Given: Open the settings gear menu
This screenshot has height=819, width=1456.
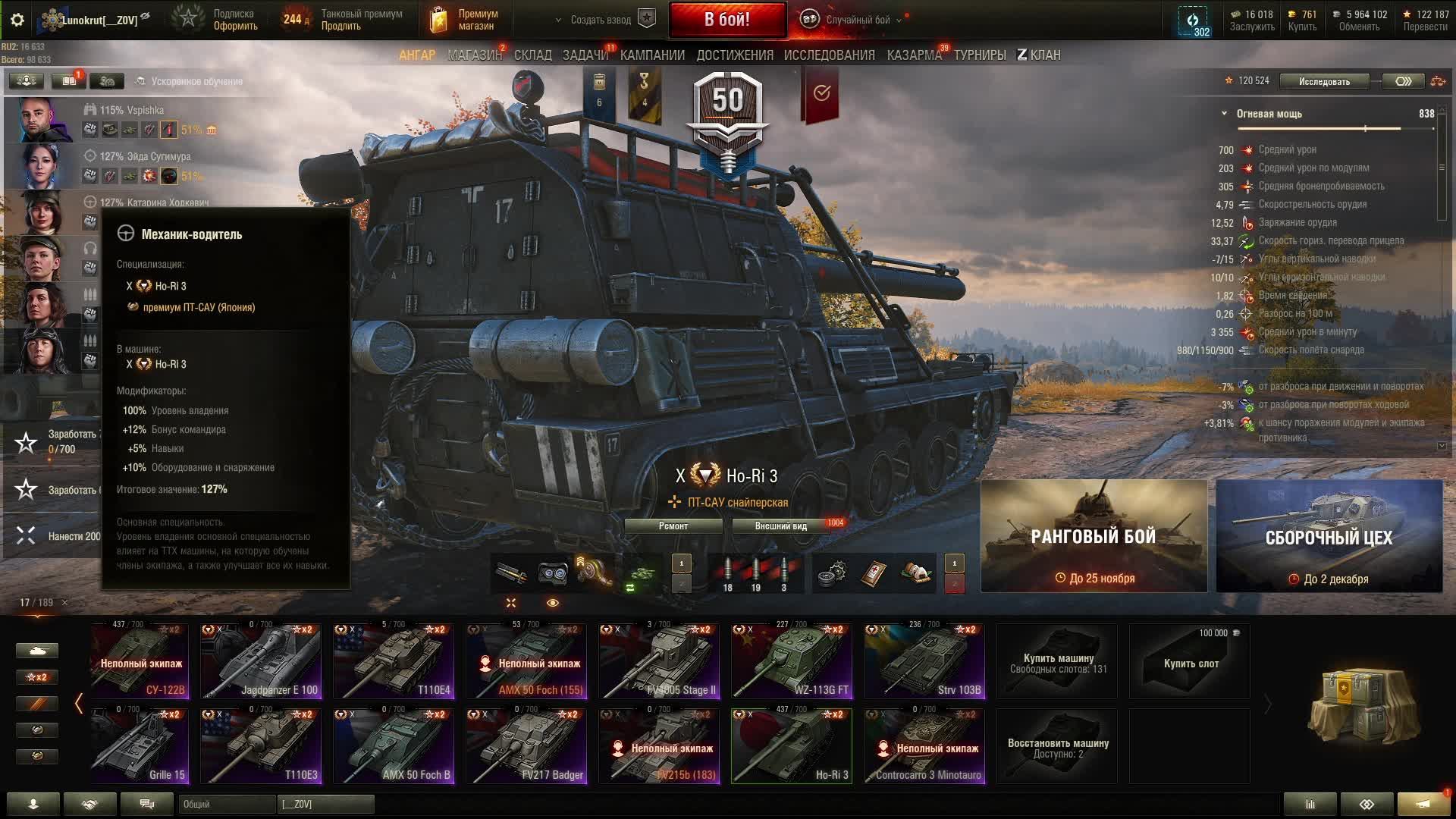Looking at the screenshot, I should 17,20.
